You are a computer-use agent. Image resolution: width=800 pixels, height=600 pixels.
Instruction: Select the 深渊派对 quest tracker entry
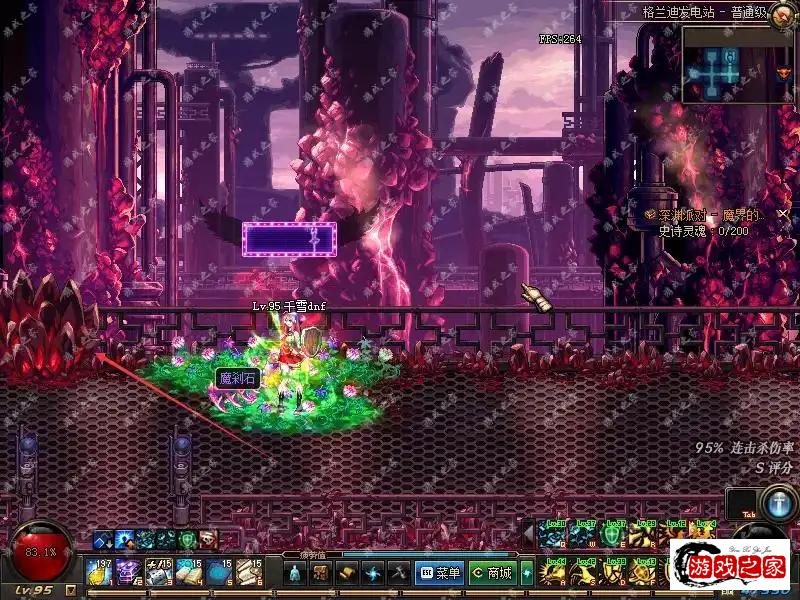706,215
